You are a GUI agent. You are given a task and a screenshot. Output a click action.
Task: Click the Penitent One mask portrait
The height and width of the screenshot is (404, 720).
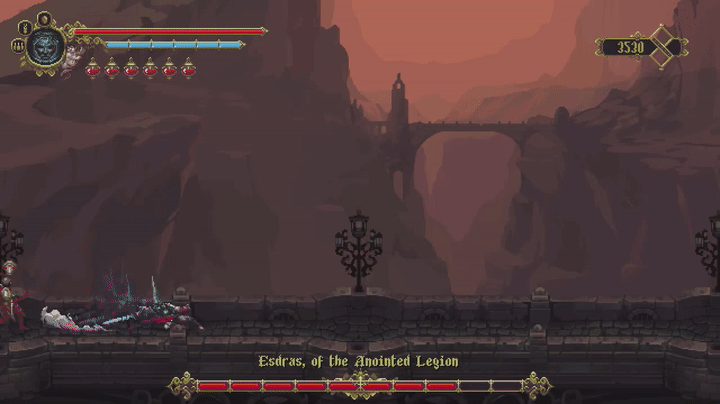(x=46, y=46)
